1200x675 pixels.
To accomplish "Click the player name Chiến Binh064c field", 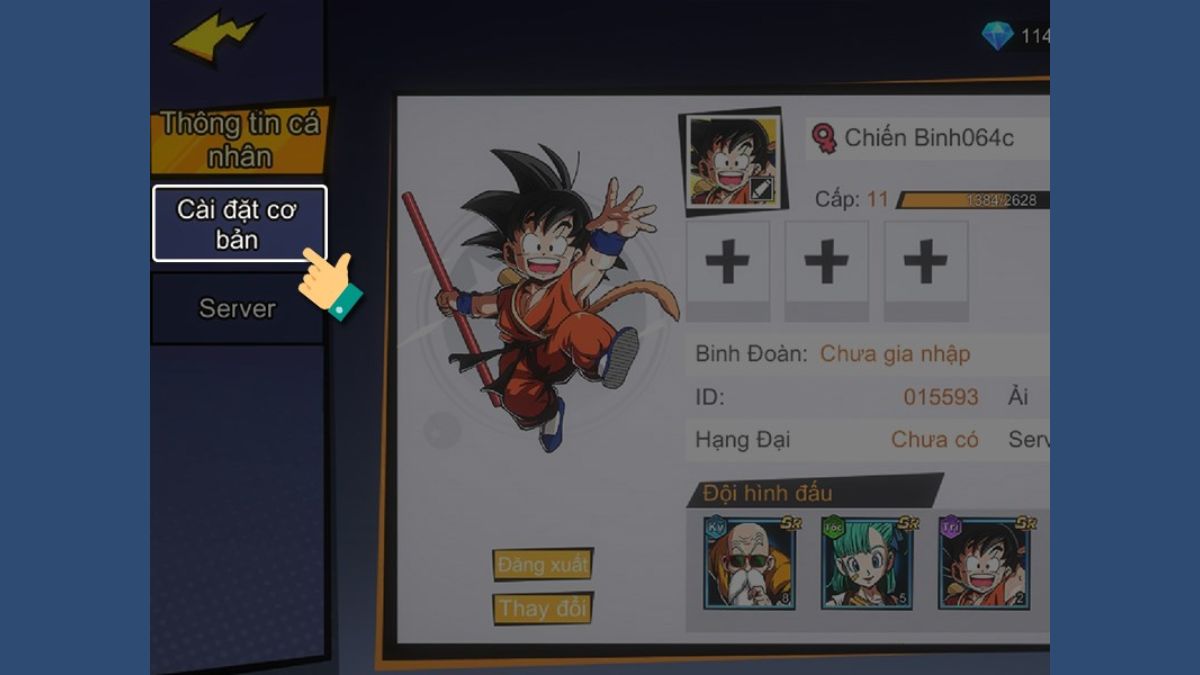I will point(928,138).
